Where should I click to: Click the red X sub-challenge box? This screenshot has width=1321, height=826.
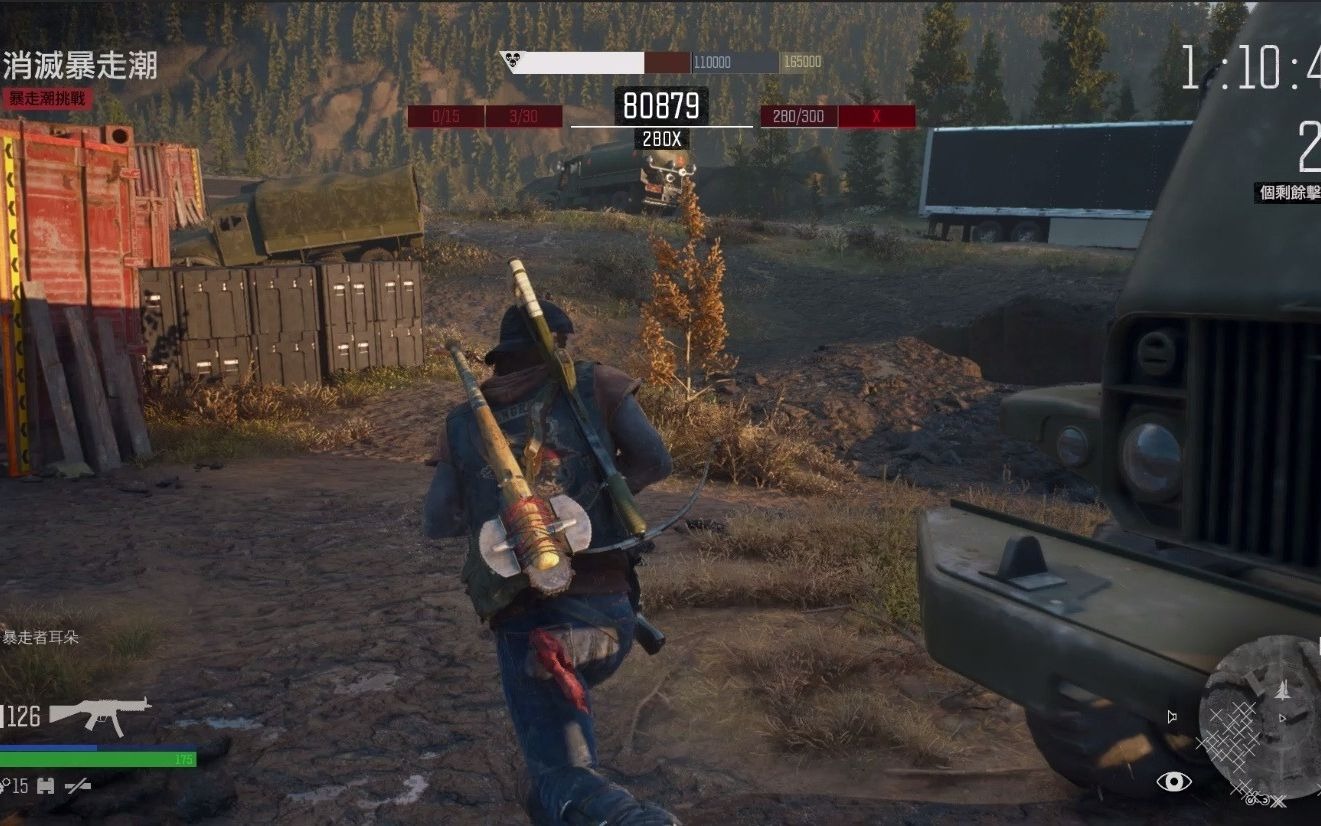coord(876,116)
